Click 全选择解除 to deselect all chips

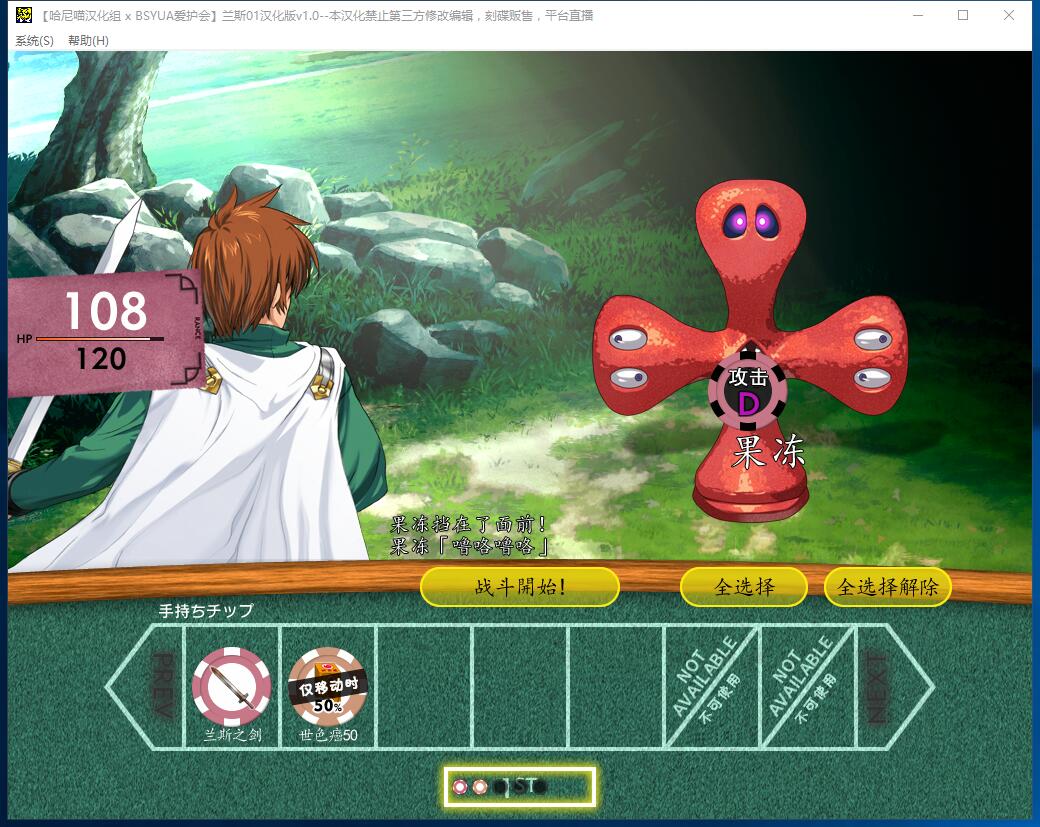point(887,587)
